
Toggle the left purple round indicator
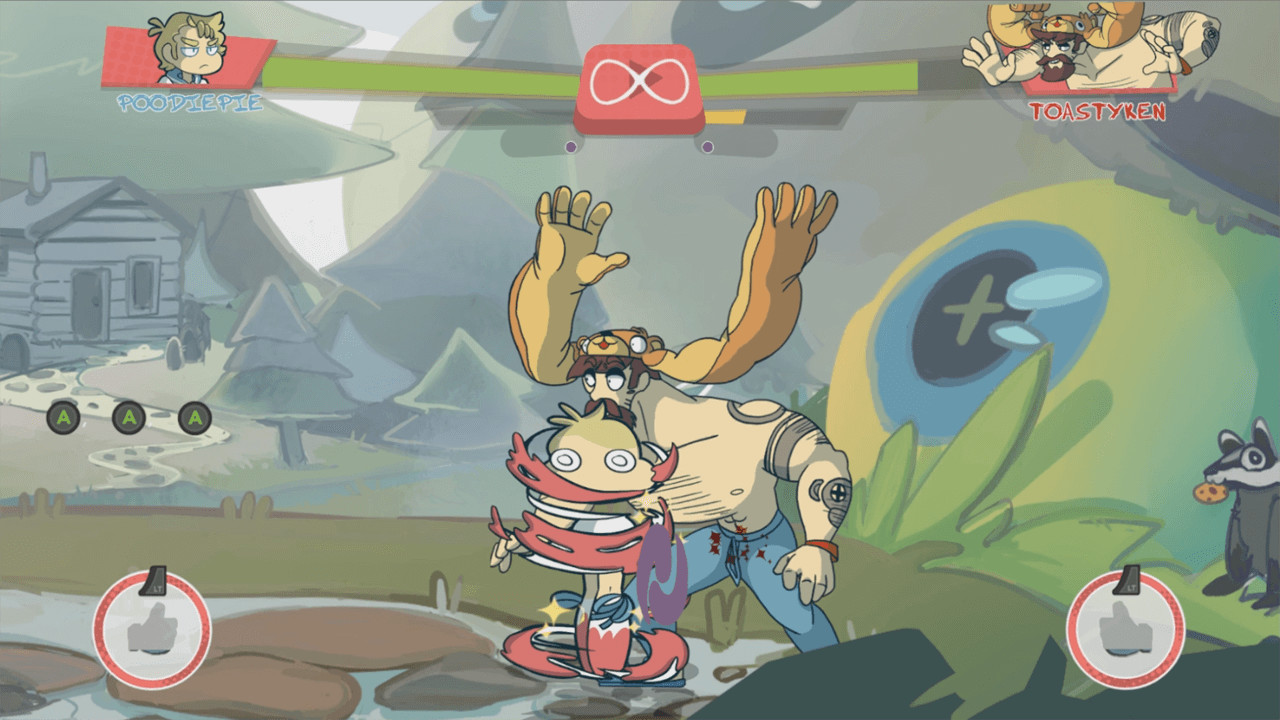pyautogui.click(x=572, y=146)
